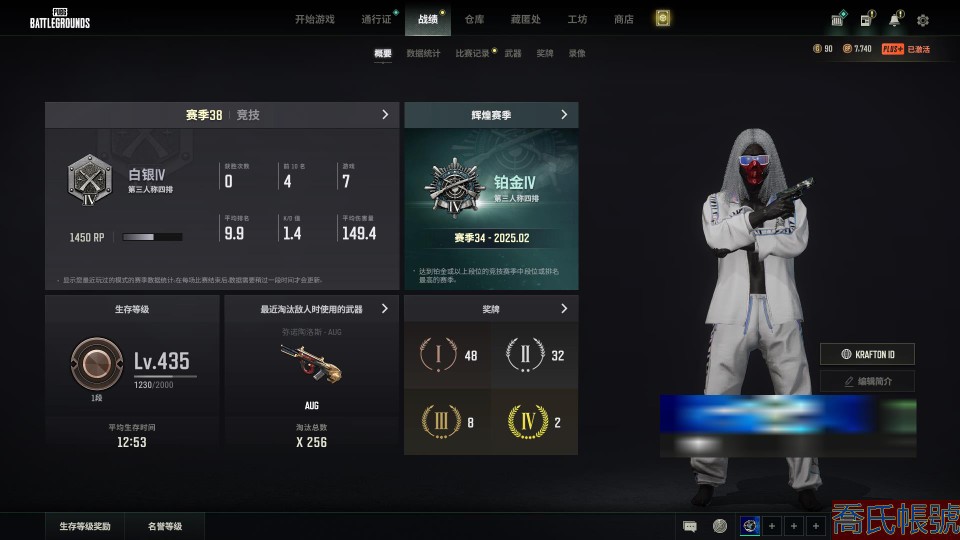View the 录像 replays tab
Viewport: 960px width, 540px height.
tap(577, 53)
